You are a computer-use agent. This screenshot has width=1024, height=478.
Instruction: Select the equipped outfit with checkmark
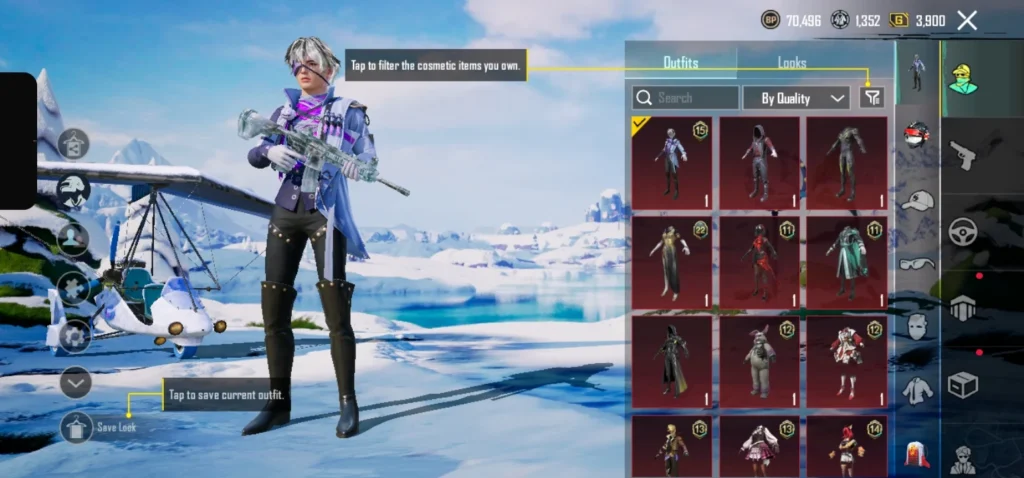point(672,162)
